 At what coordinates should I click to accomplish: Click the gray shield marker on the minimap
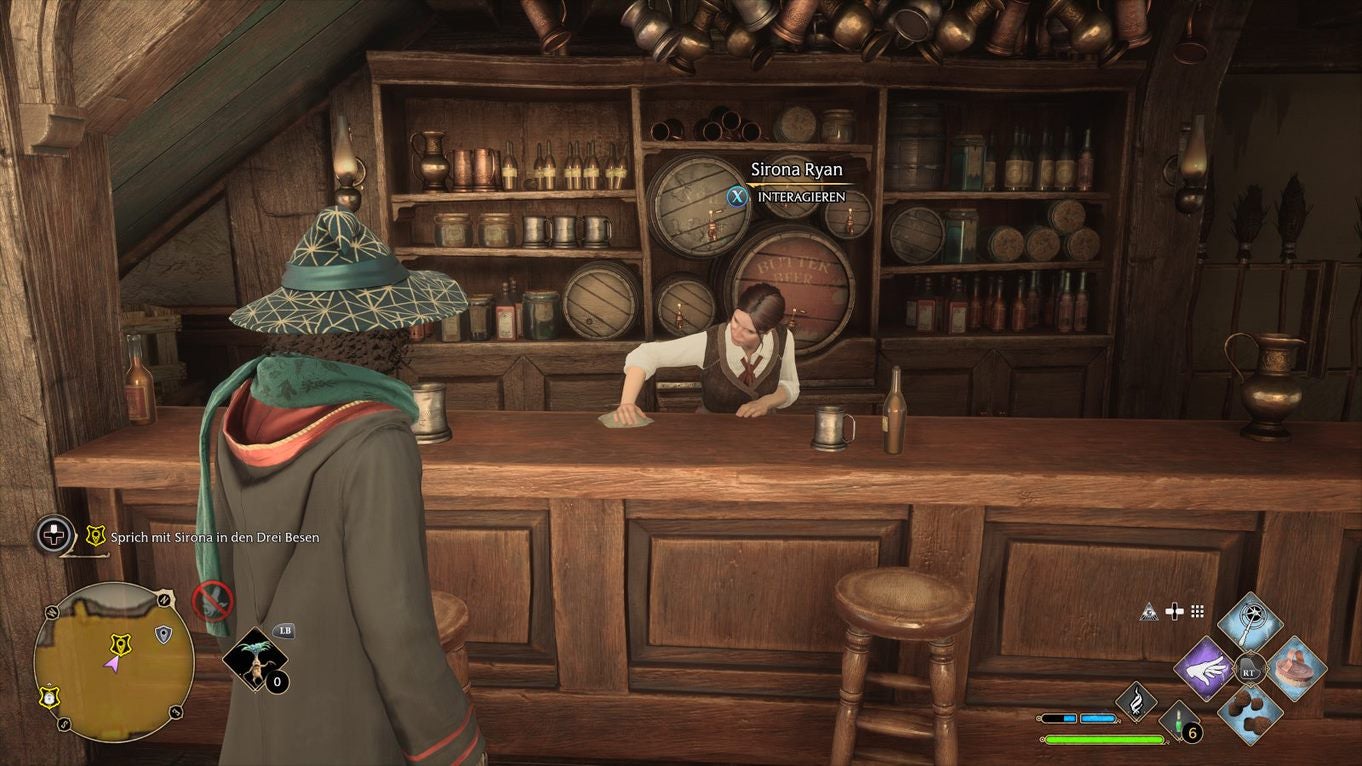[163, 634]
